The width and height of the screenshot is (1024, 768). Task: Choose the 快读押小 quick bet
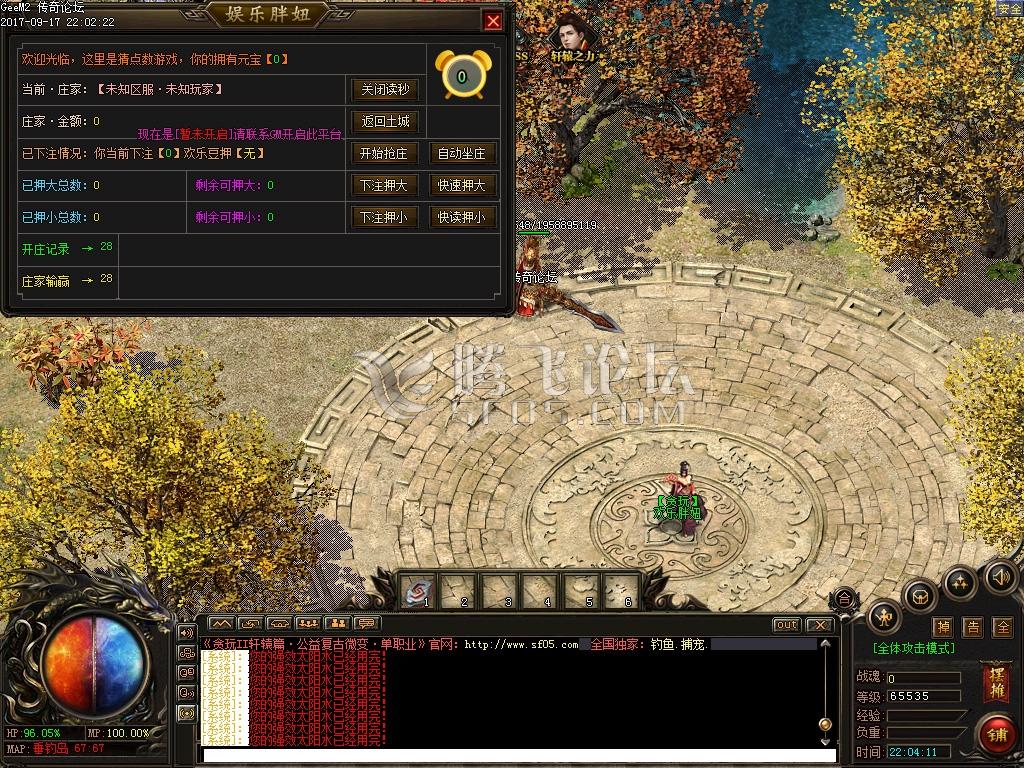coord(462,217)
